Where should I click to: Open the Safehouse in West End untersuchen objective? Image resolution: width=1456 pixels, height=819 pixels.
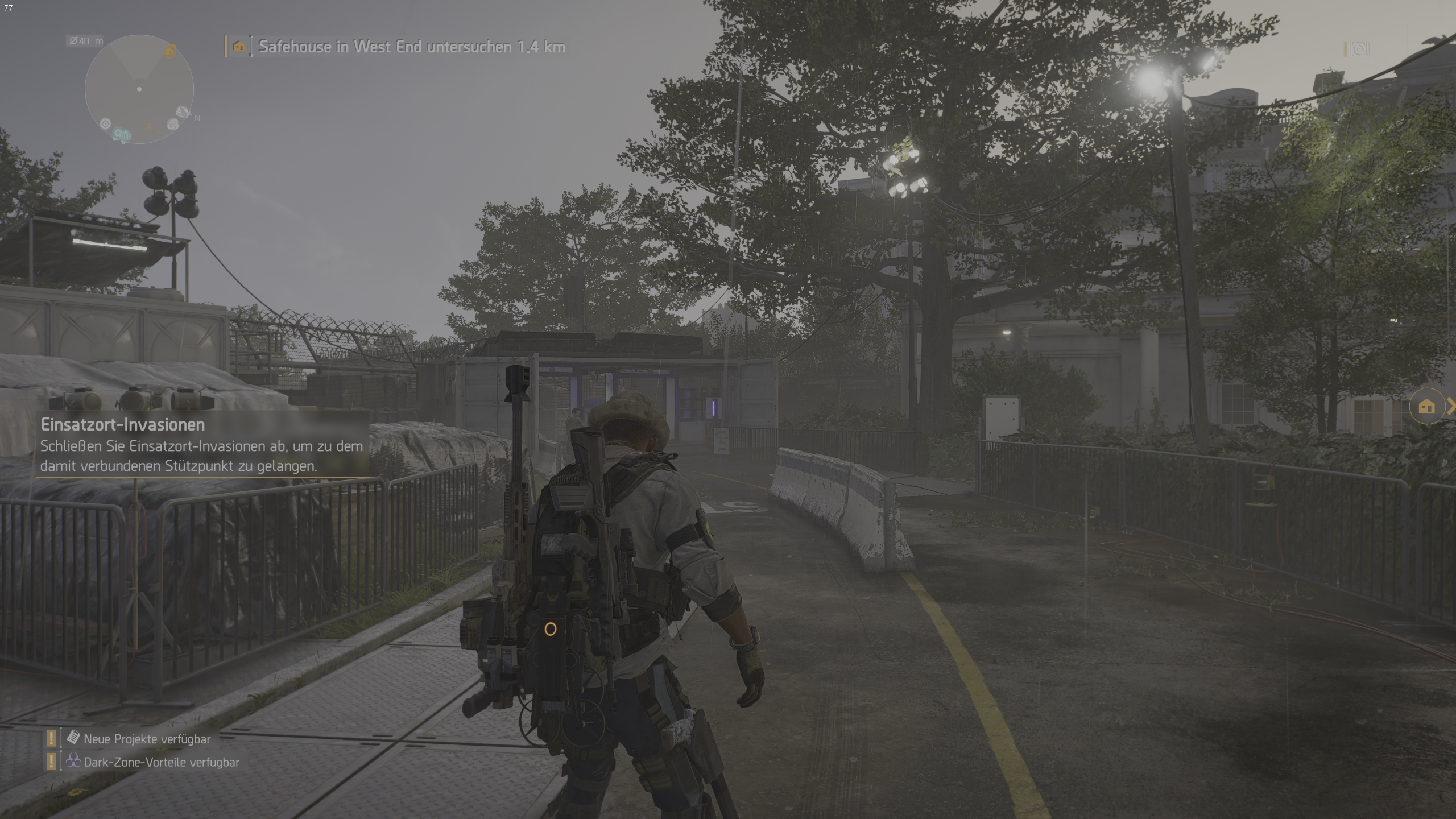pyautogui.click(x=411, y=47)
